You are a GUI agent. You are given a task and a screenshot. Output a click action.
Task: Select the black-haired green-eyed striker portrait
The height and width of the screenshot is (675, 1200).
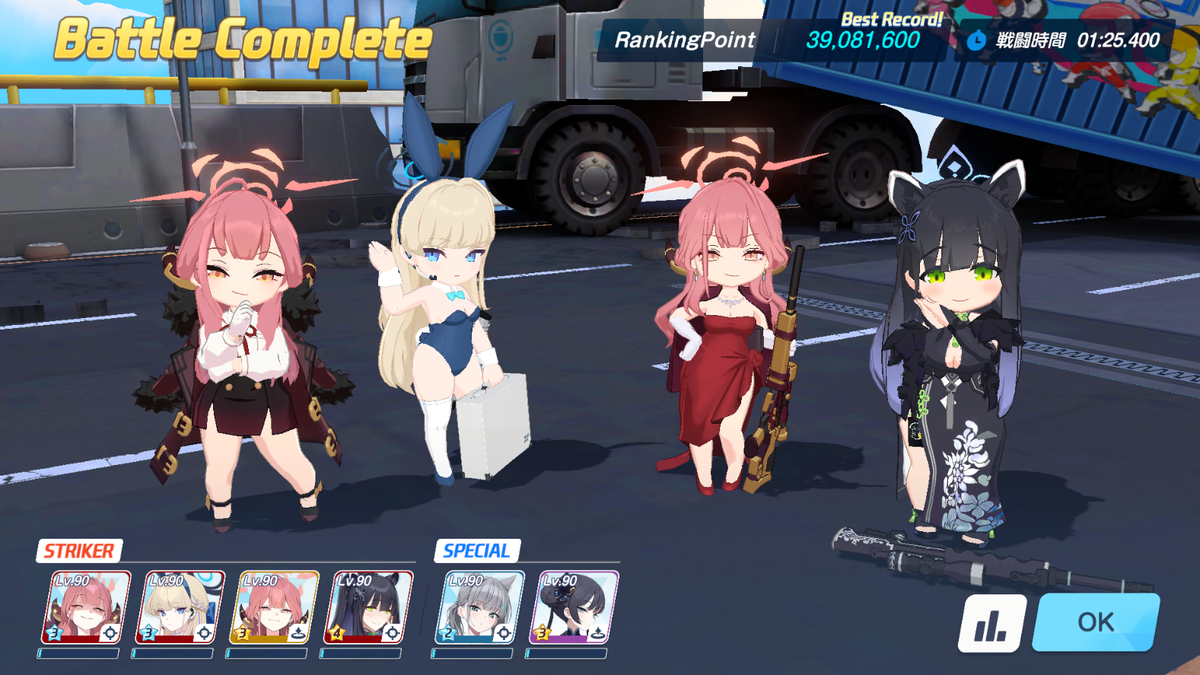(367, 607)
